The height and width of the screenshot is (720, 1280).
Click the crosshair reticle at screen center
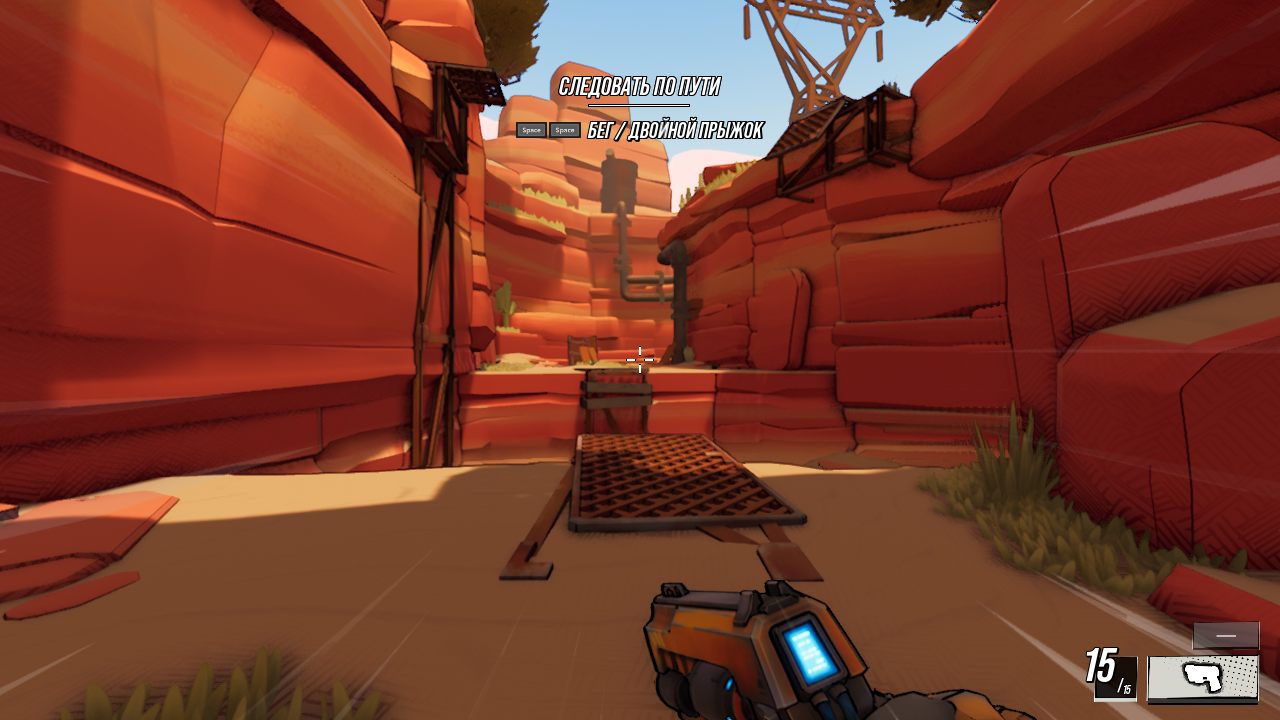[638, 359]
